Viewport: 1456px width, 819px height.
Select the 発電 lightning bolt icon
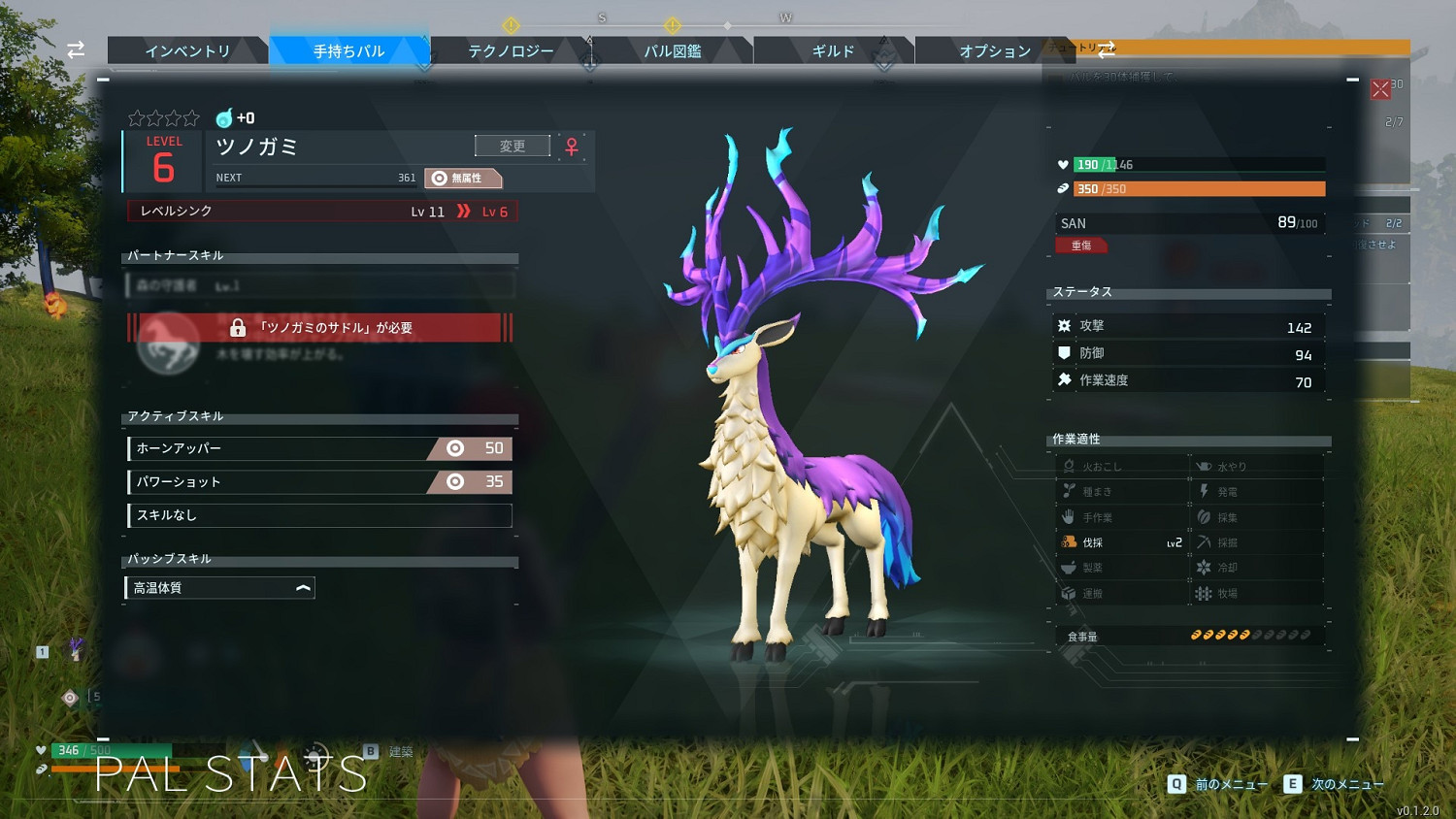click(x=1205, y=490)
